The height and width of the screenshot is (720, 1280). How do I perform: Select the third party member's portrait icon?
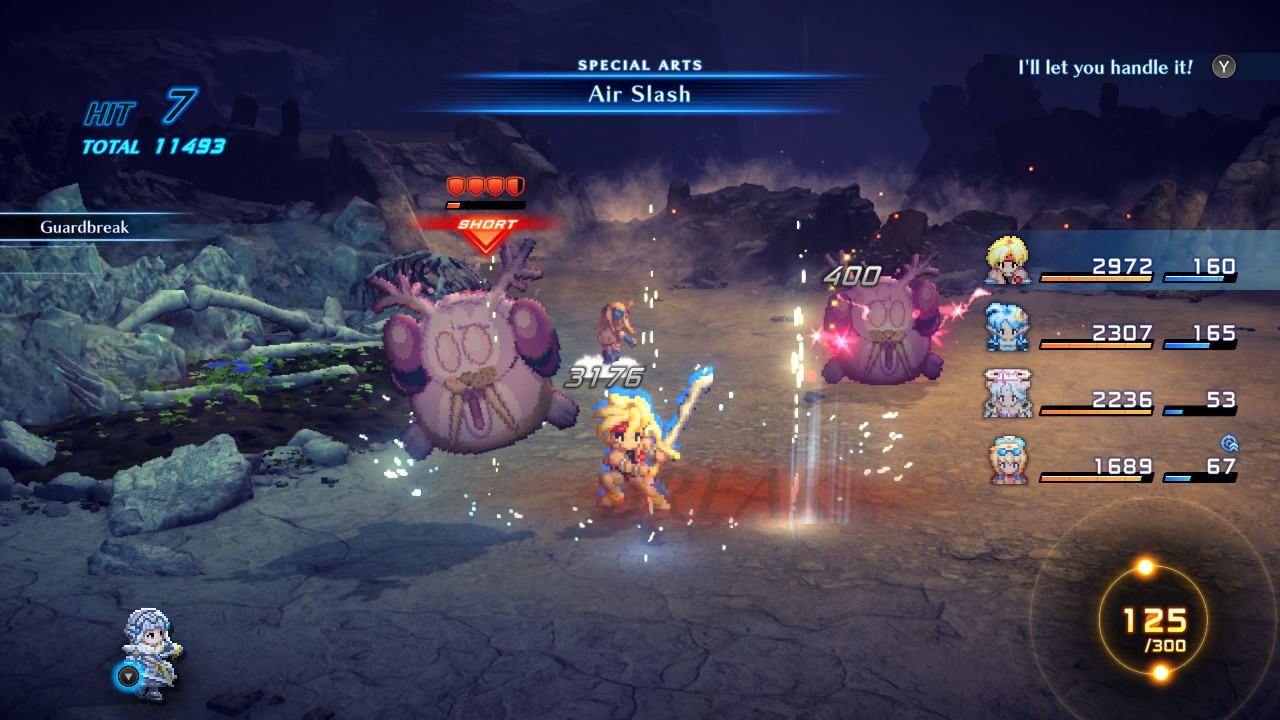point(1010,394)
